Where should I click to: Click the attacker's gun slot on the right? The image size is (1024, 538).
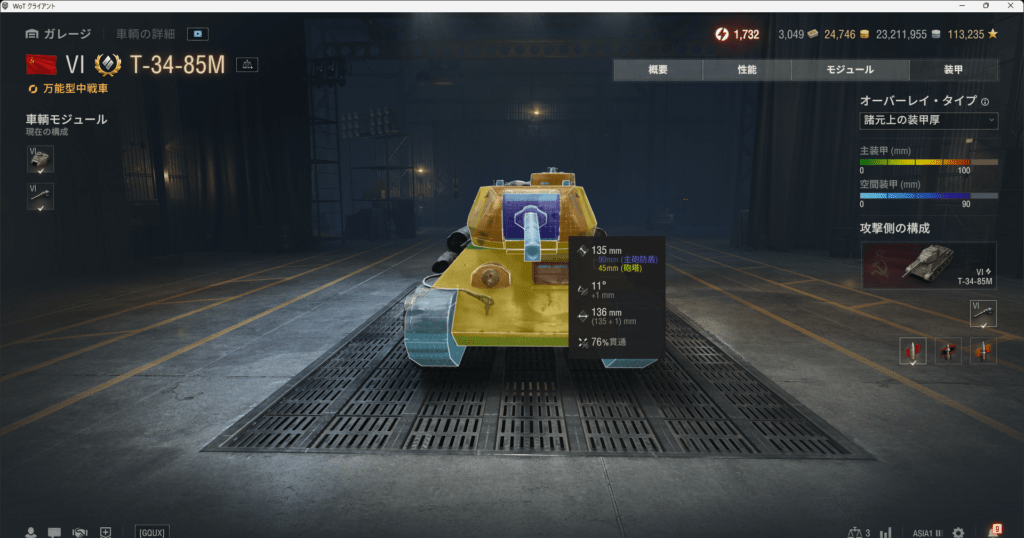point(983,314)
